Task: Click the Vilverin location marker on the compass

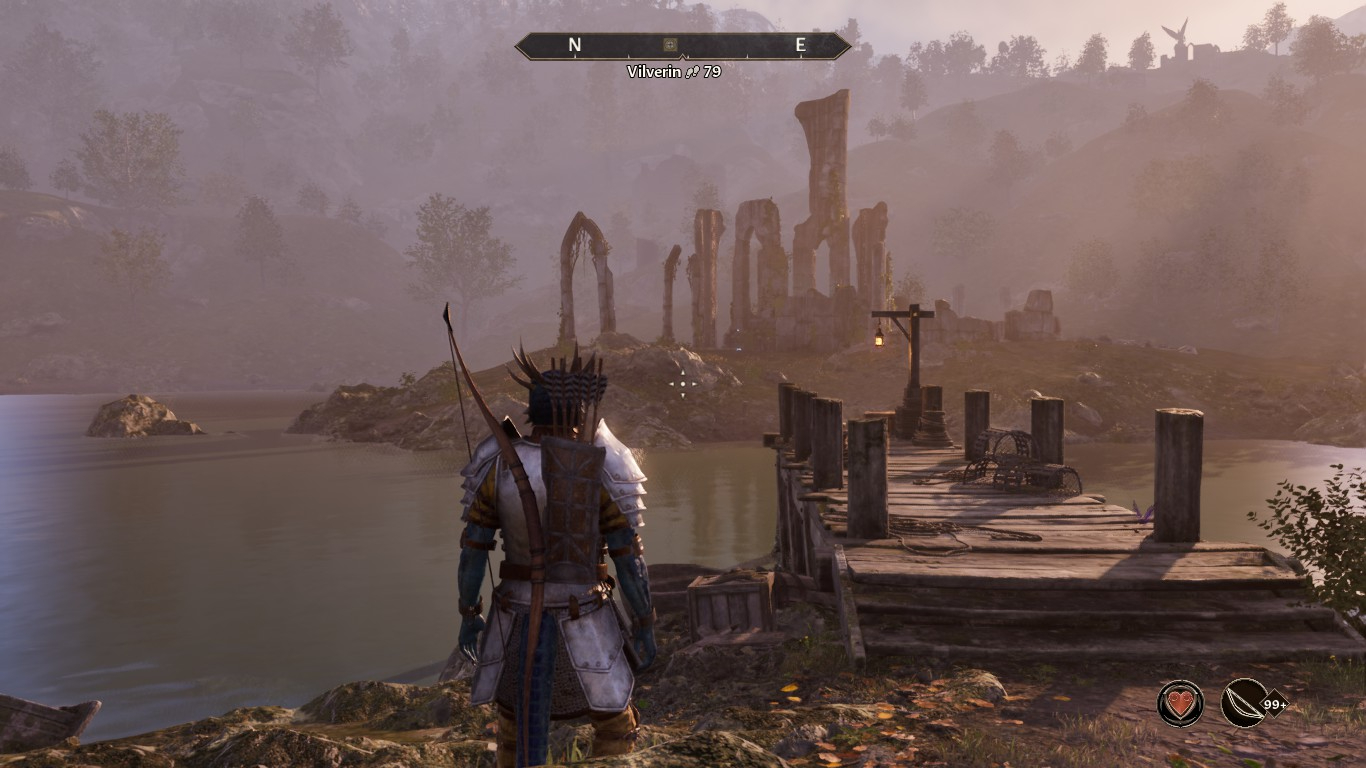Action: pyautogui.click(x=670, y=45)
